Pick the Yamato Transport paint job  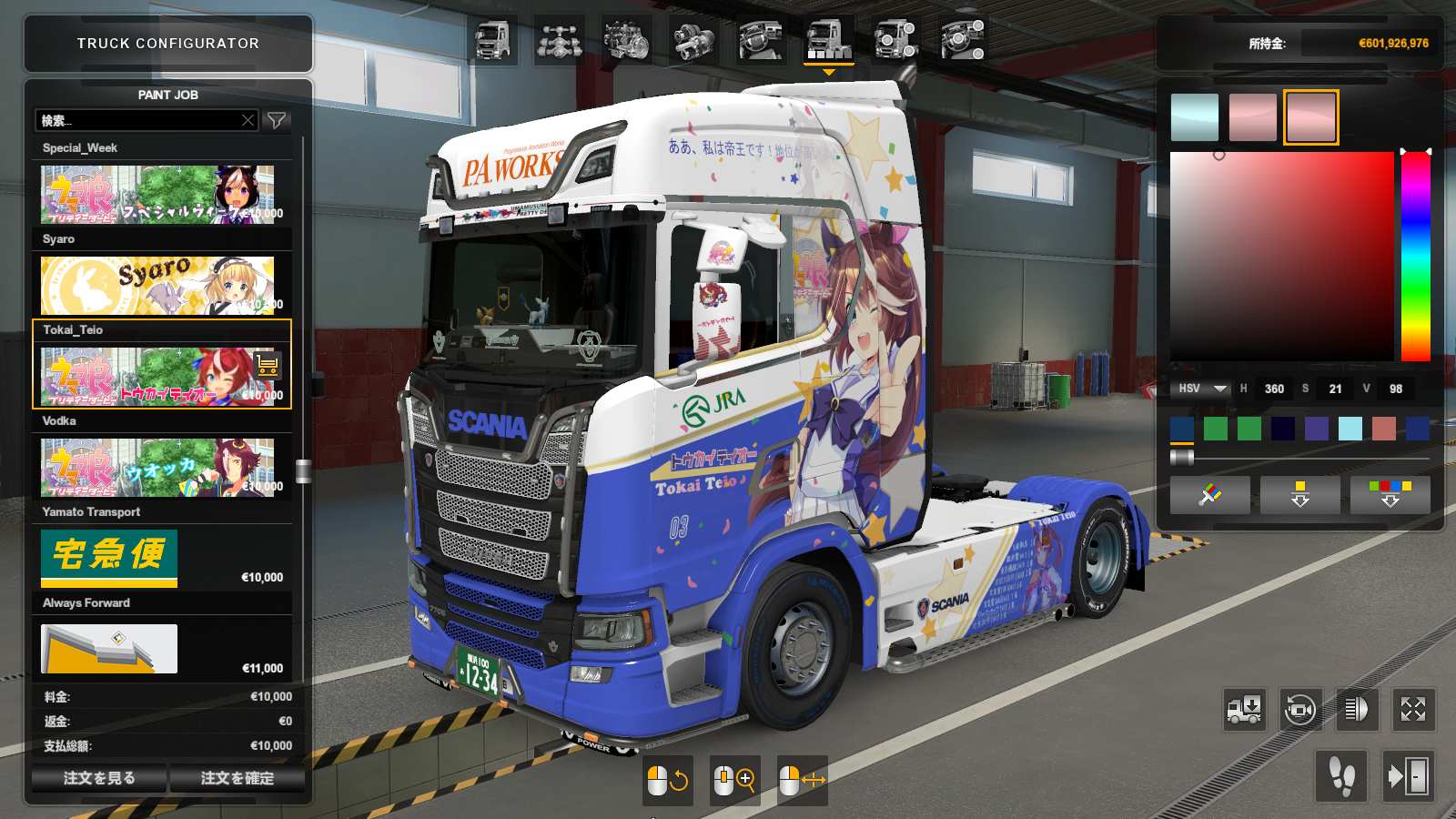[x=109, y=558]
